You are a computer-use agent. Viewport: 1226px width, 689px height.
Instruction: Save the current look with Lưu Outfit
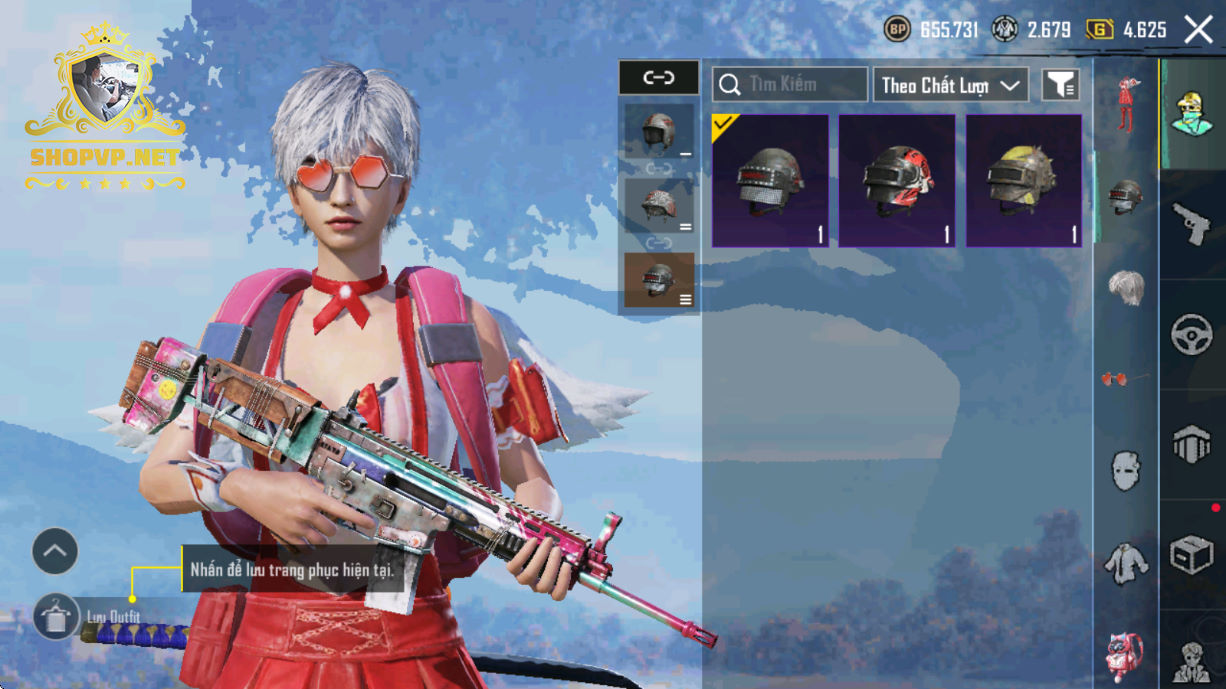click(56, 616)
